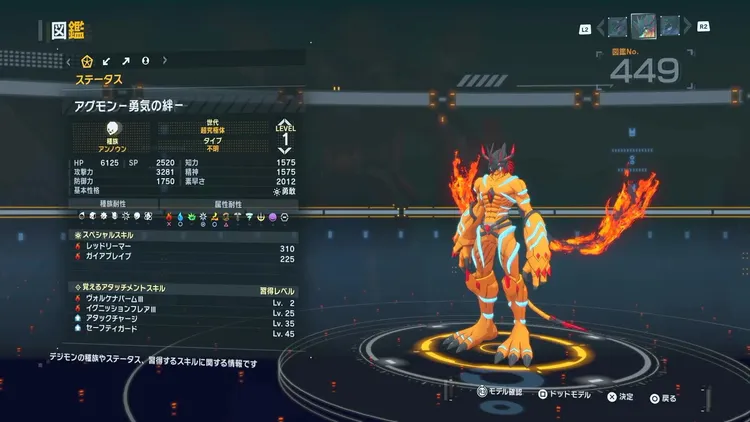
Task: Increase level with the up arrow
Action: pos(285,120)
